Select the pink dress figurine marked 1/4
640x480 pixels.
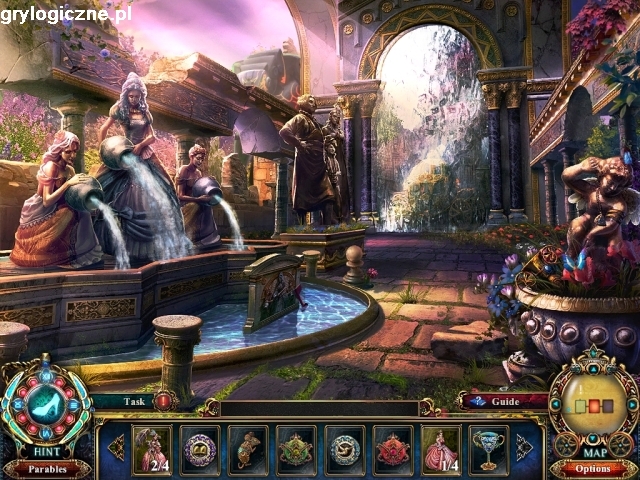coord(441,449)
